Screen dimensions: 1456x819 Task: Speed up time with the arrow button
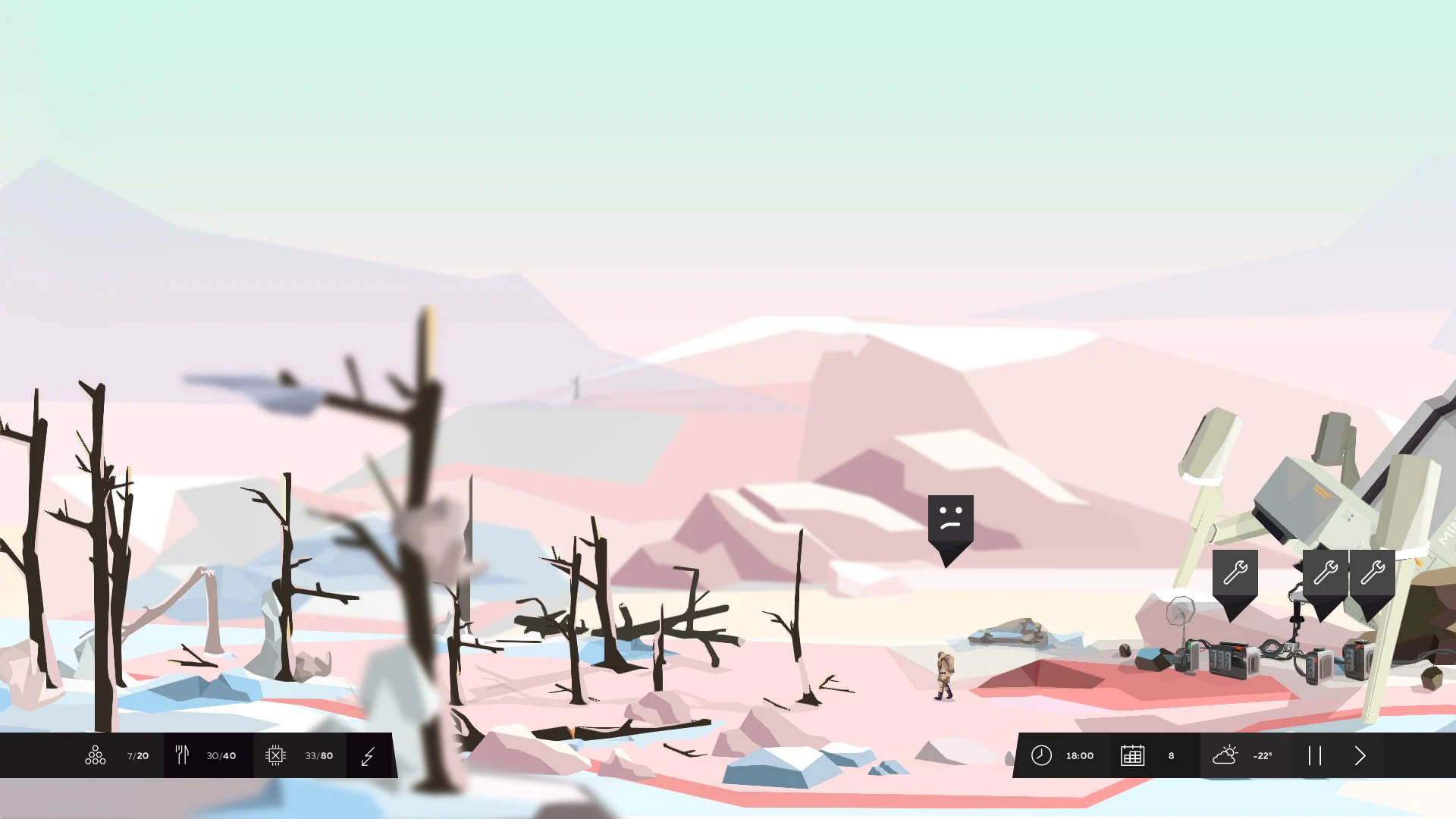point(1359,755)
